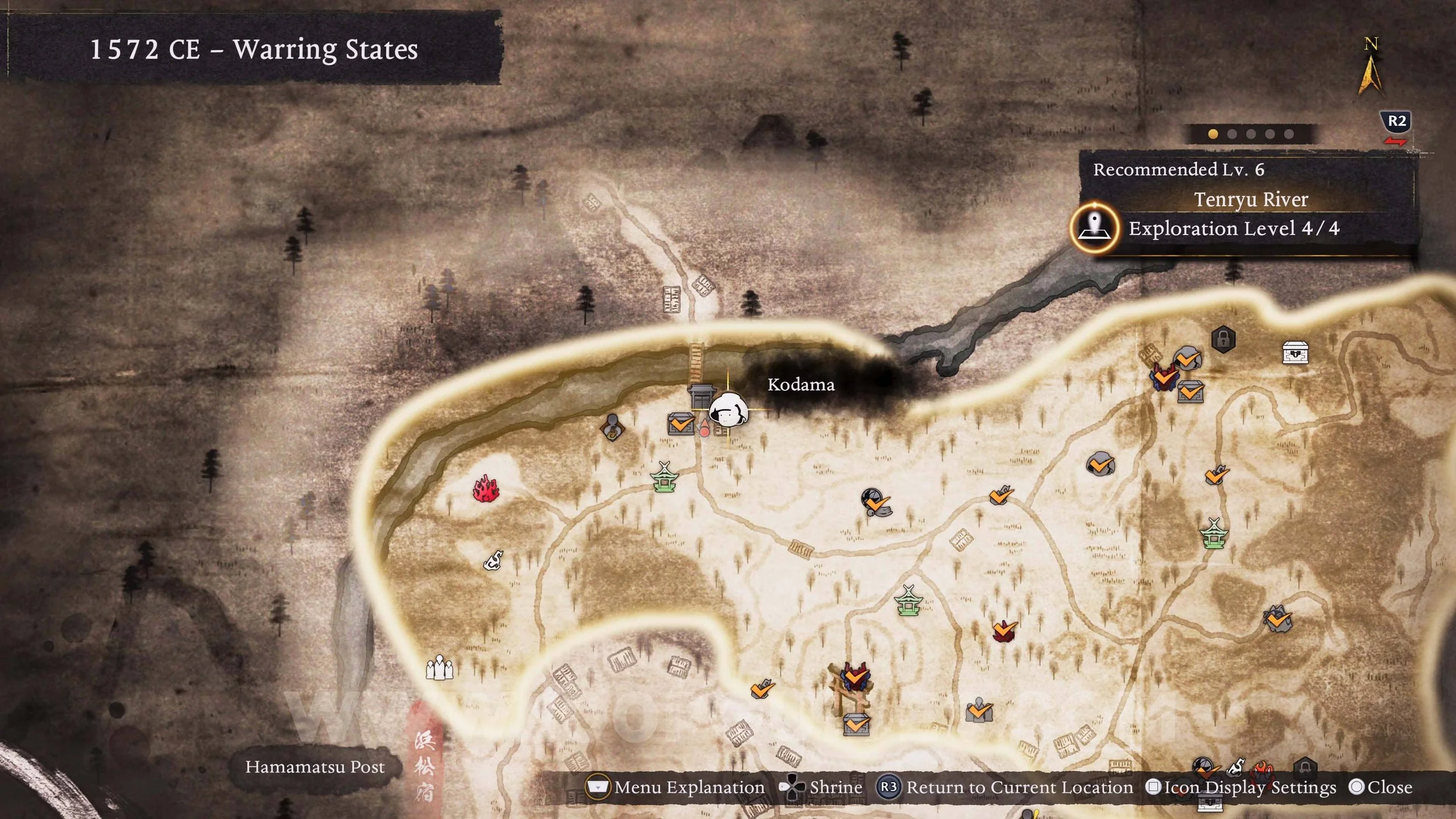Close the map screen

[1381, 788]
